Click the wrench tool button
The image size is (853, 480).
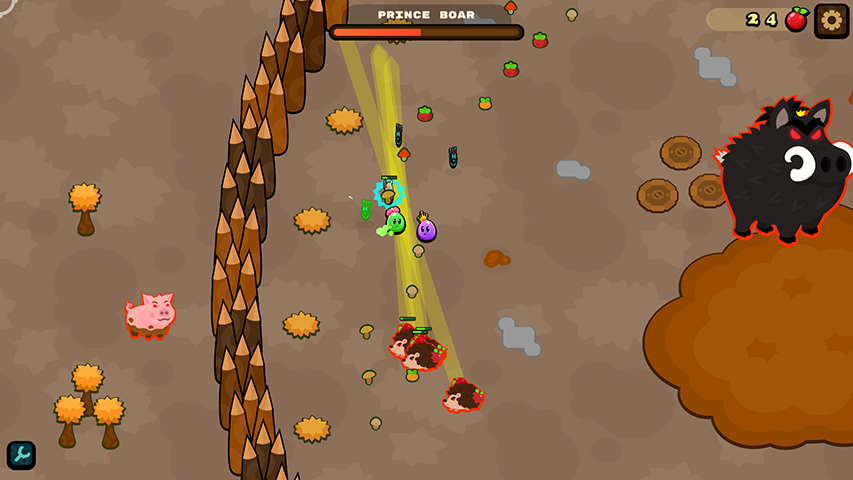click(21, 455)
